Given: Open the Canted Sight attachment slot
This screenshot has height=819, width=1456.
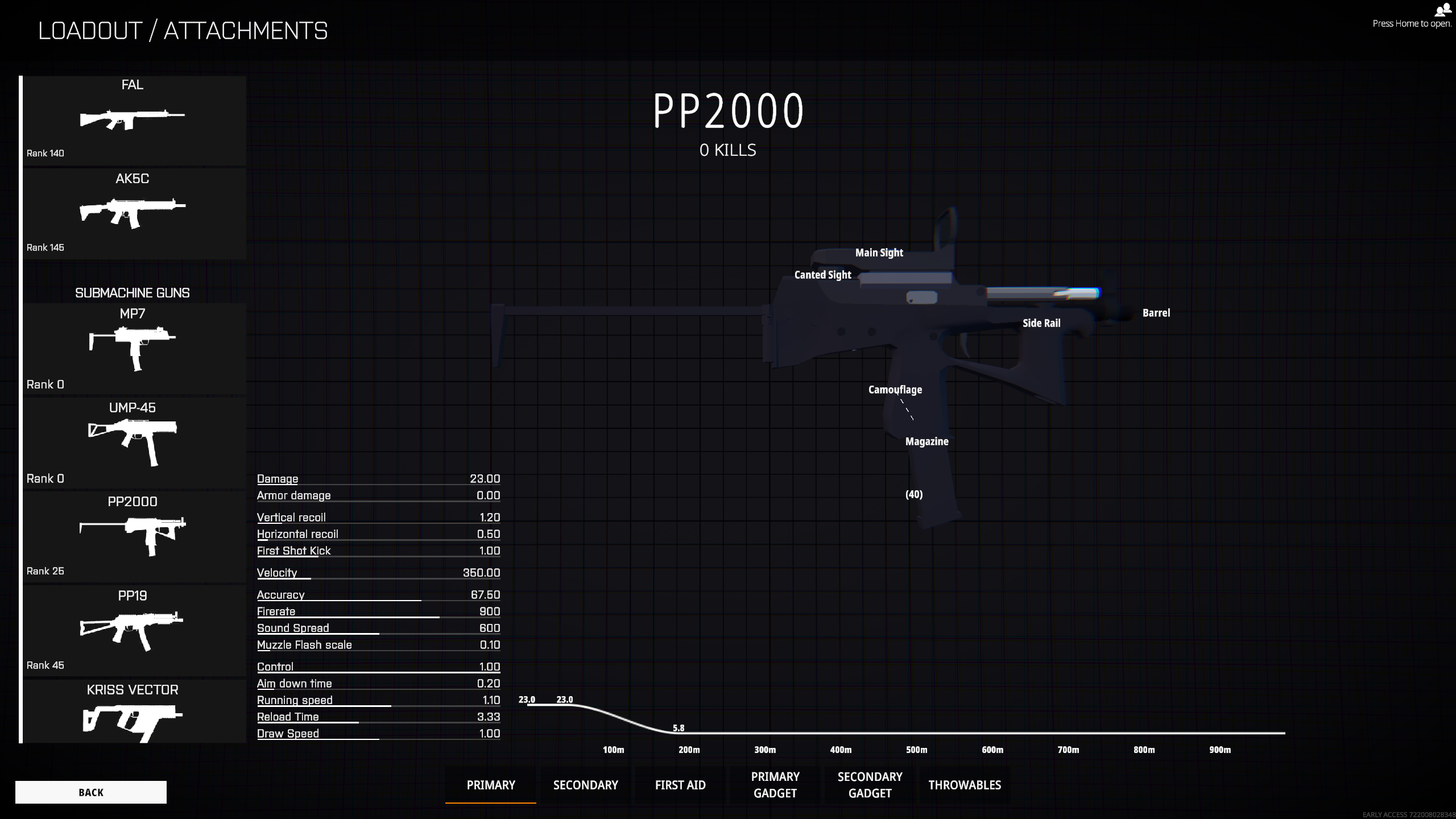Looking at the screenshot, I should 822,274.
